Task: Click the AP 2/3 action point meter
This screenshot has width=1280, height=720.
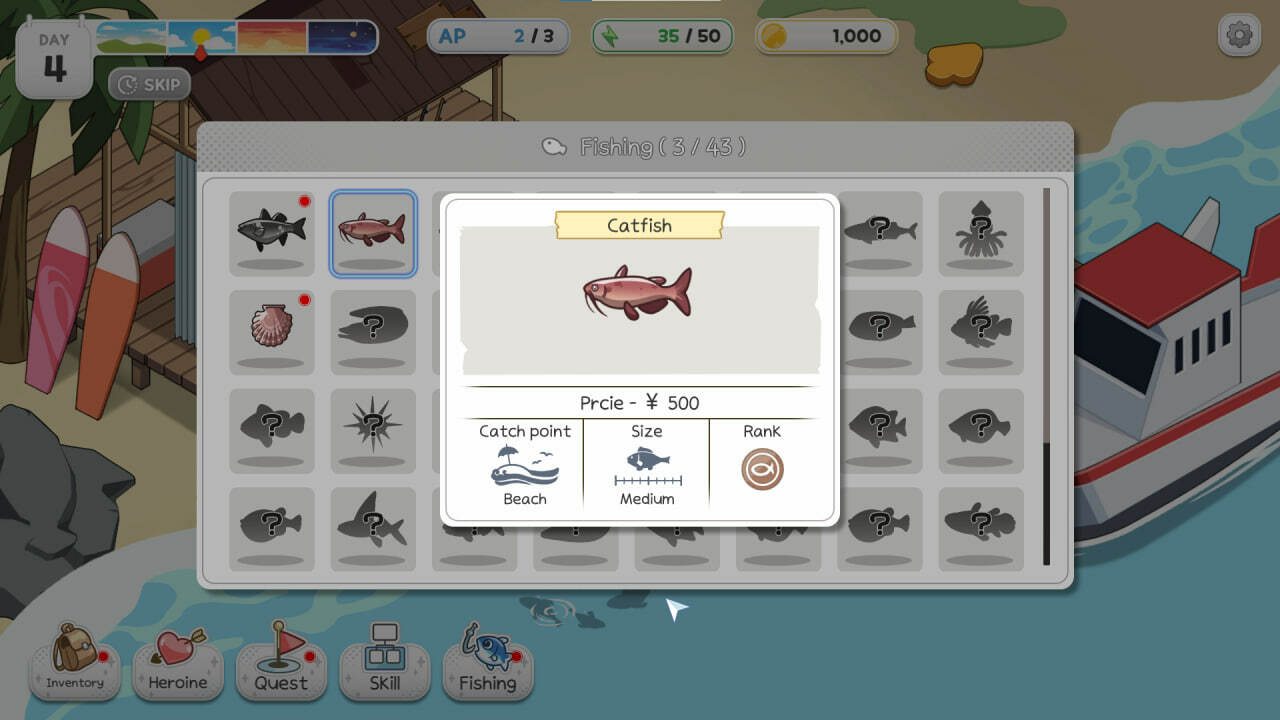Action: [x=498, y=36]
